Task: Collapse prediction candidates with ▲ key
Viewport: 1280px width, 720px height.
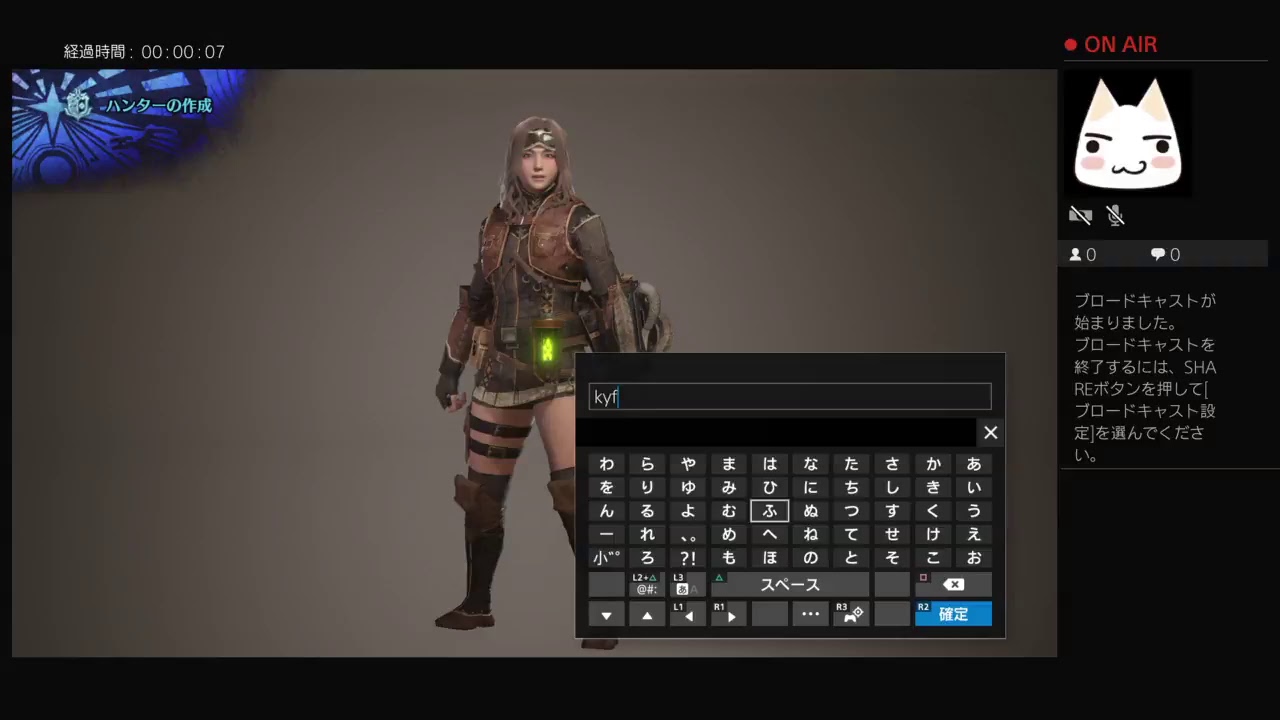Action: tap(647, 614)
